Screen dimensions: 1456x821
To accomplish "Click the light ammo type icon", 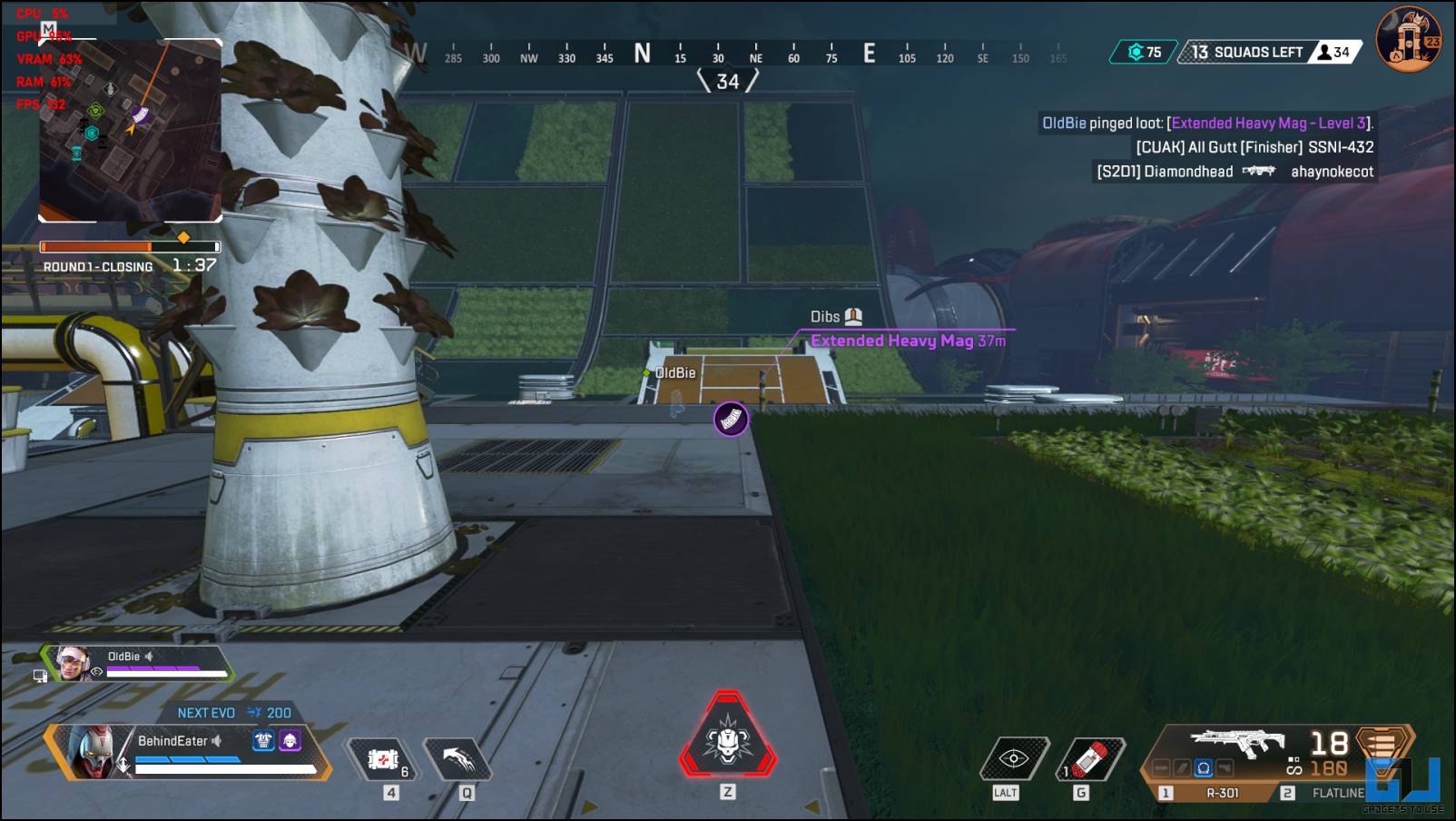I will click(1380, 745).
